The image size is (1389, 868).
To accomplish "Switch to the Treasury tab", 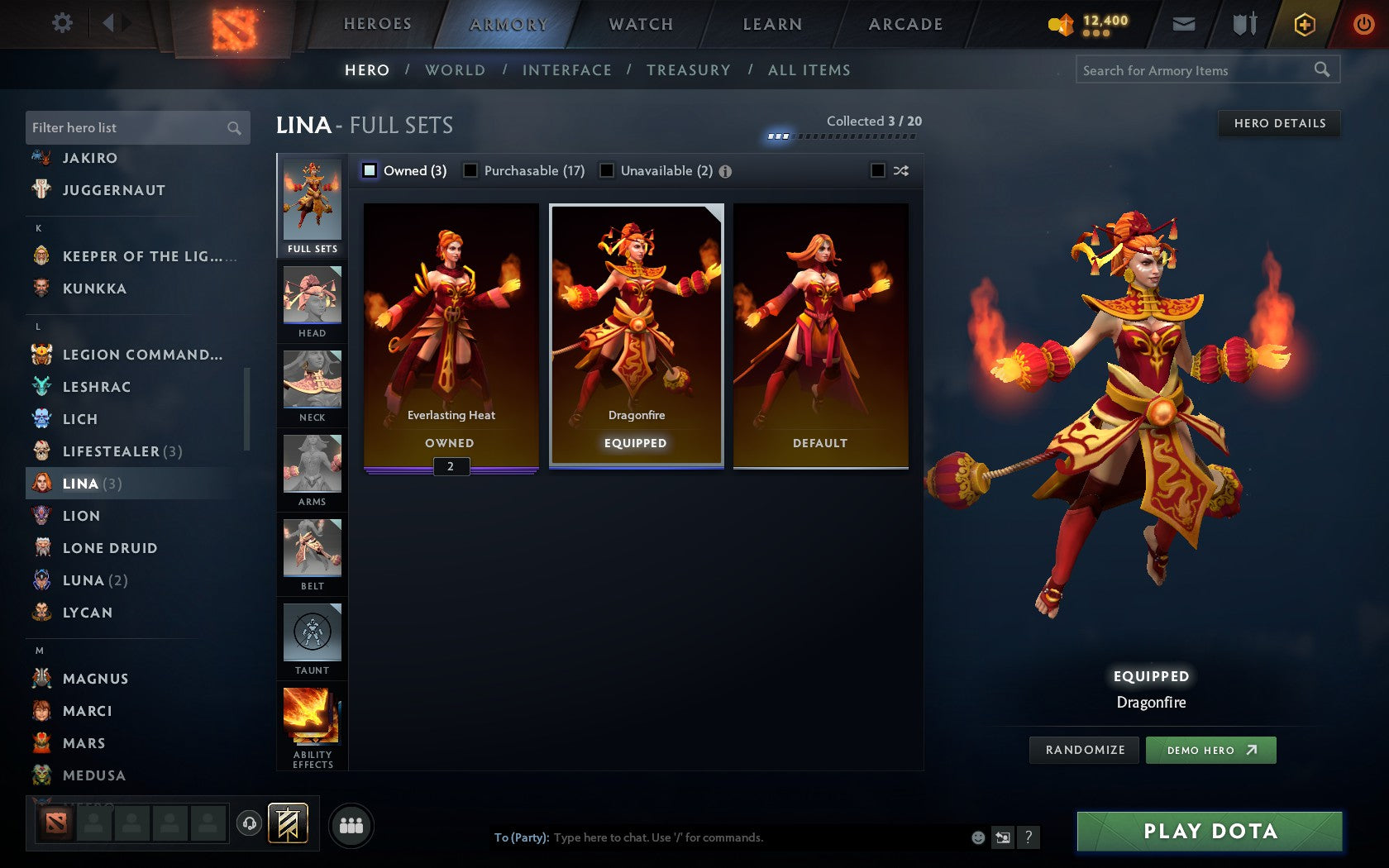I will (x=690, y=70).
